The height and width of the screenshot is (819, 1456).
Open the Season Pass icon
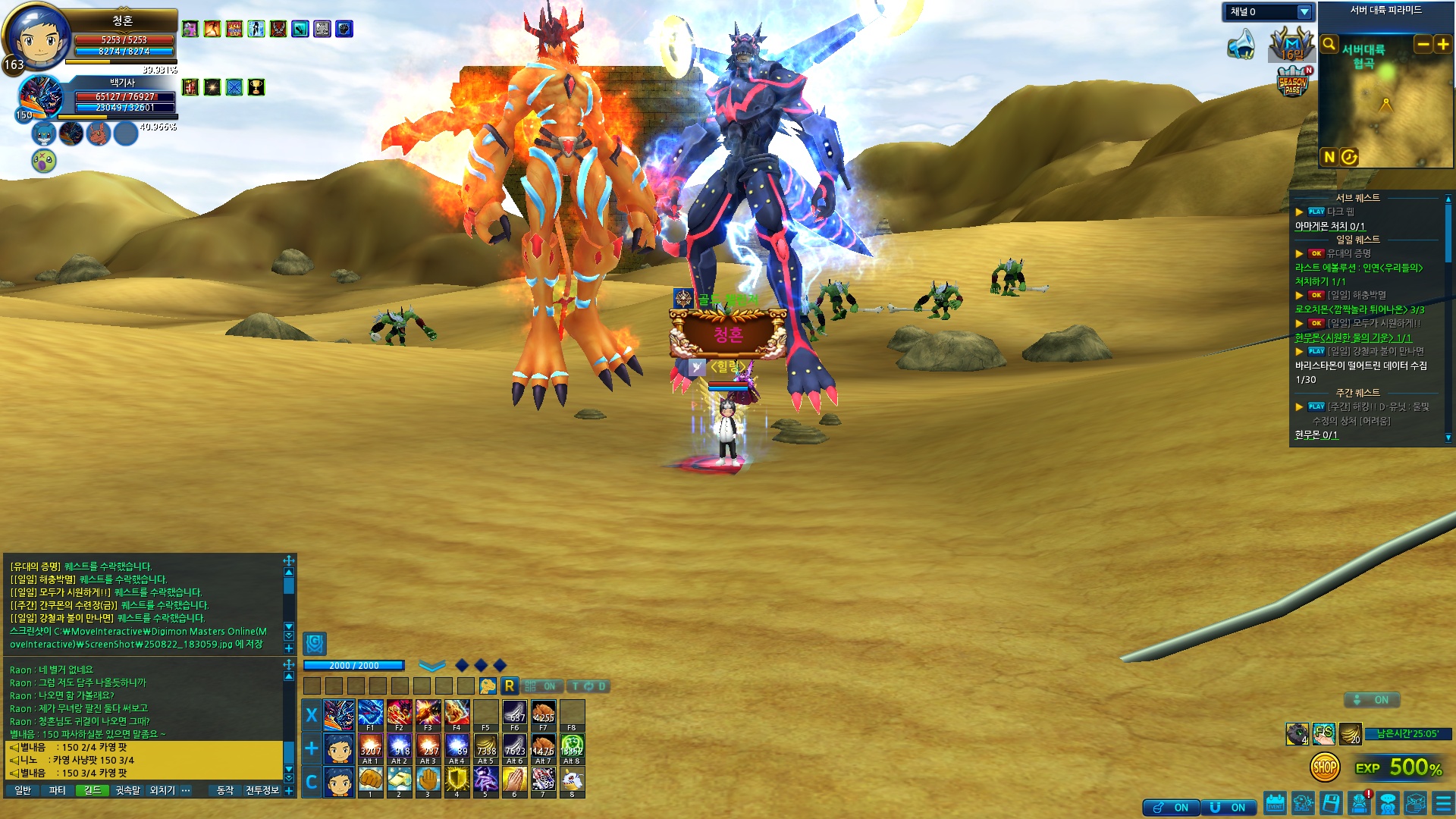pos(1293,83)
